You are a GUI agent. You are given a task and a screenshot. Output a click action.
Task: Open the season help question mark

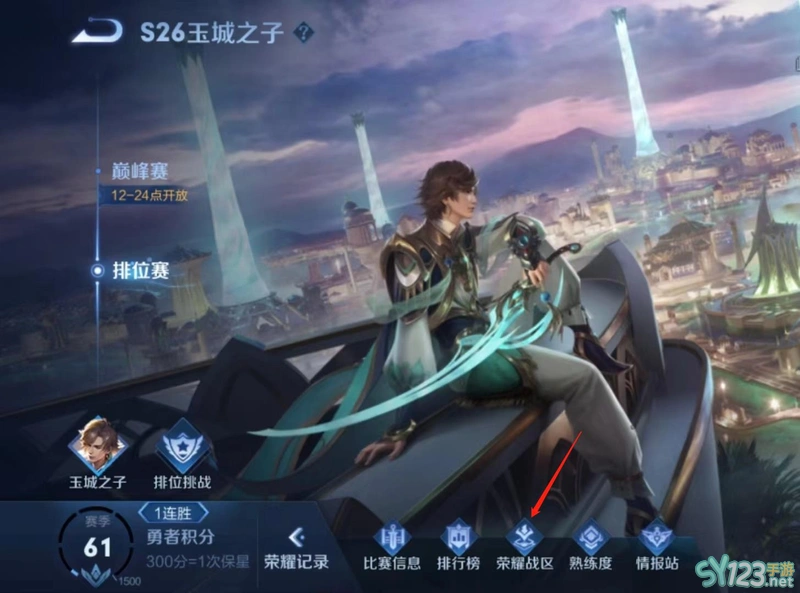(x=304, y=32)
